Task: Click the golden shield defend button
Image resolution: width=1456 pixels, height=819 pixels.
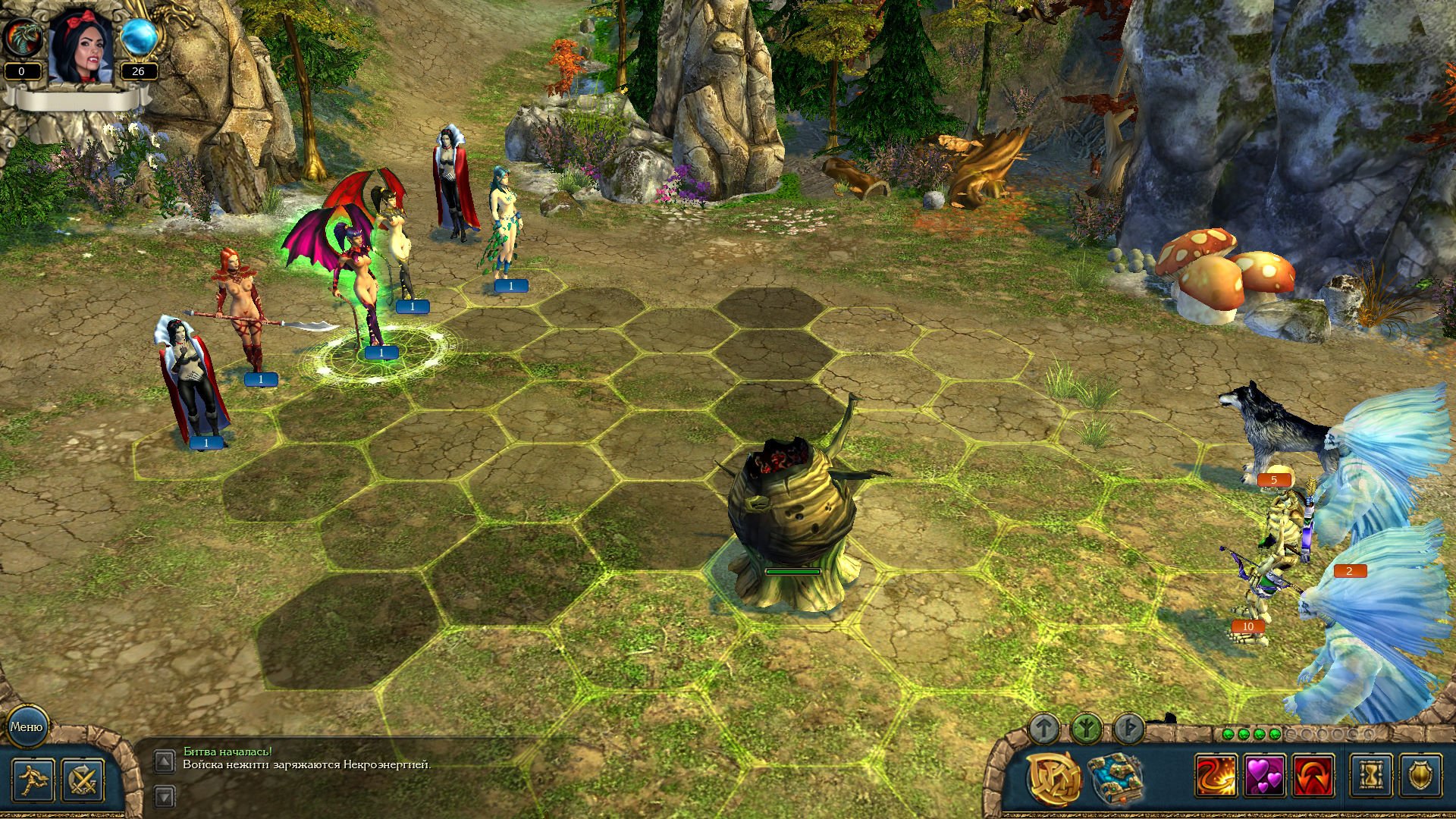Action: point(1420,777)
